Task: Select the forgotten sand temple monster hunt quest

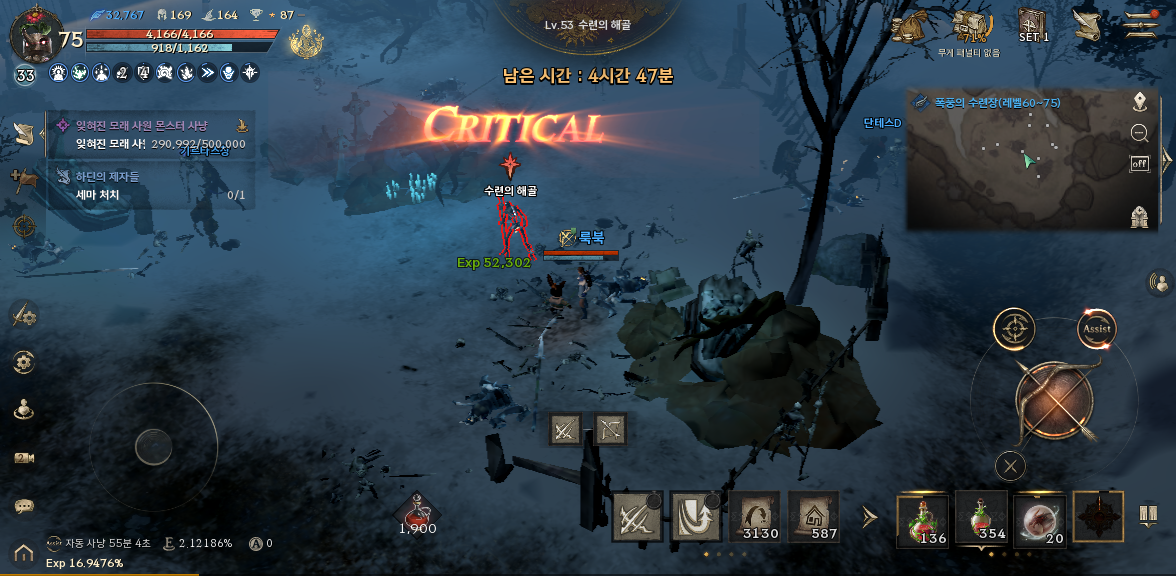Action: pos(150,134)
